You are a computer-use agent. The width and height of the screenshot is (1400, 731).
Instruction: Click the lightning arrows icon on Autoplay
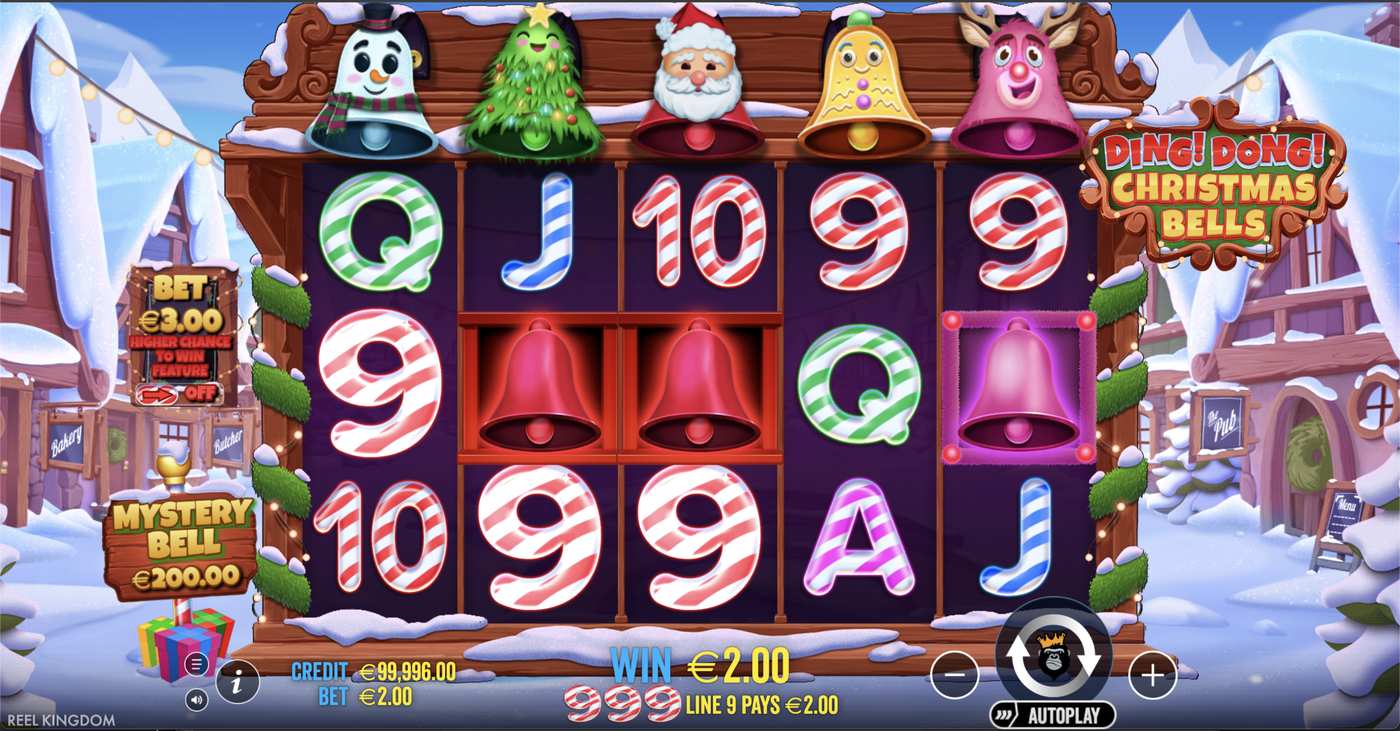point(1002,714)
